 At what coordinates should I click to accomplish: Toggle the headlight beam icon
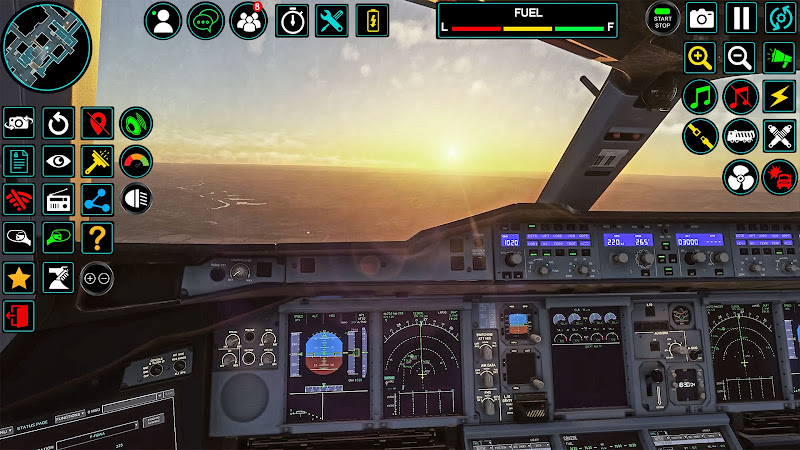pyautogui.click(x=136, y=198)
